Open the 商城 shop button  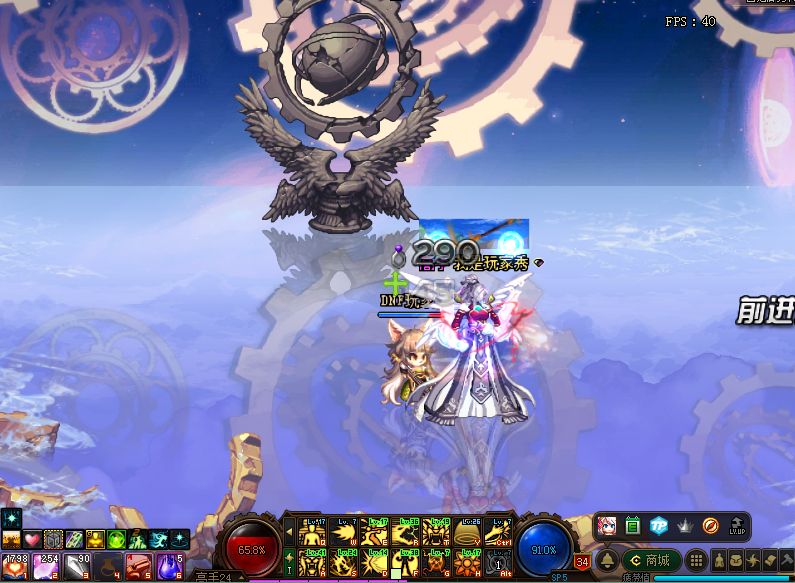pyautogui.click(x=650, y=560)
